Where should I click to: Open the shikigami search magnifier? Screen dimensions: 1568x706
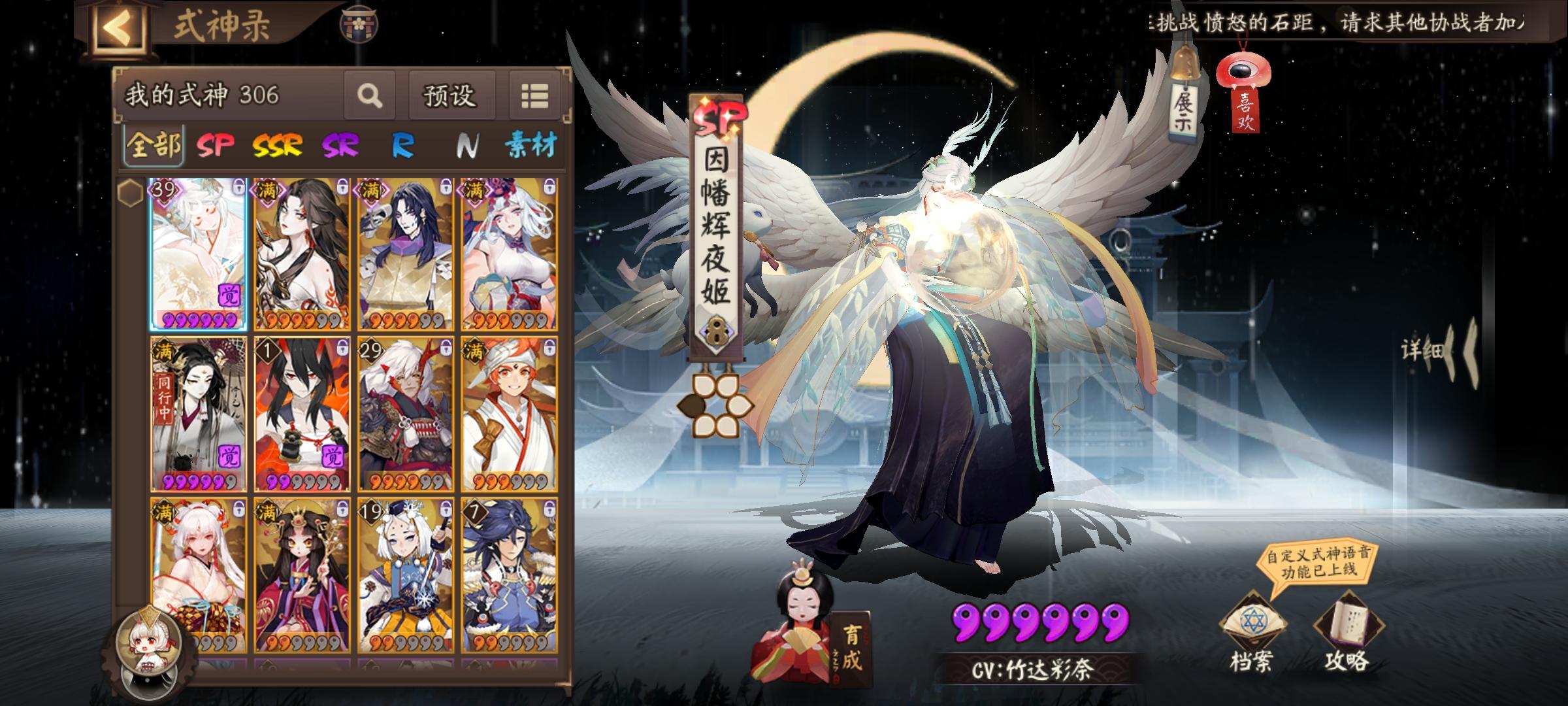point(370,97)
